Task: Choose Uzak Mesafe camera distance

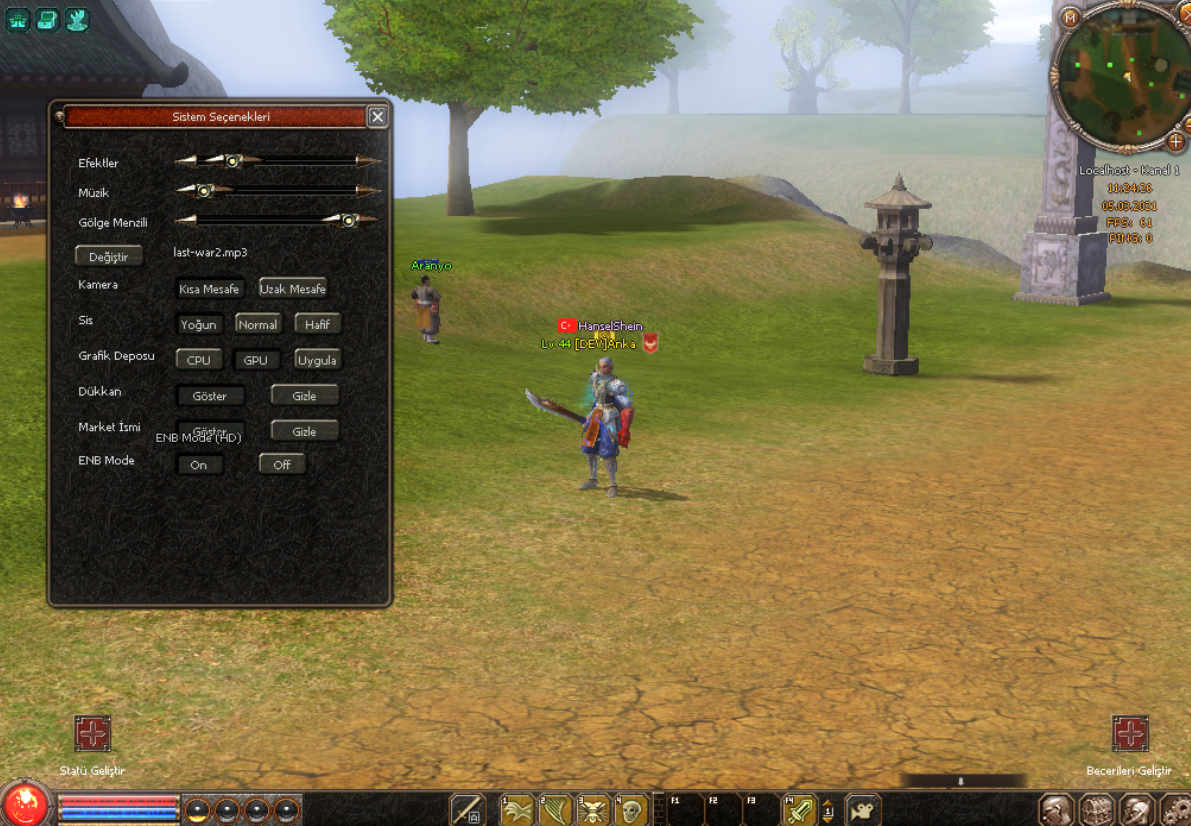Action: pos(293,289)
